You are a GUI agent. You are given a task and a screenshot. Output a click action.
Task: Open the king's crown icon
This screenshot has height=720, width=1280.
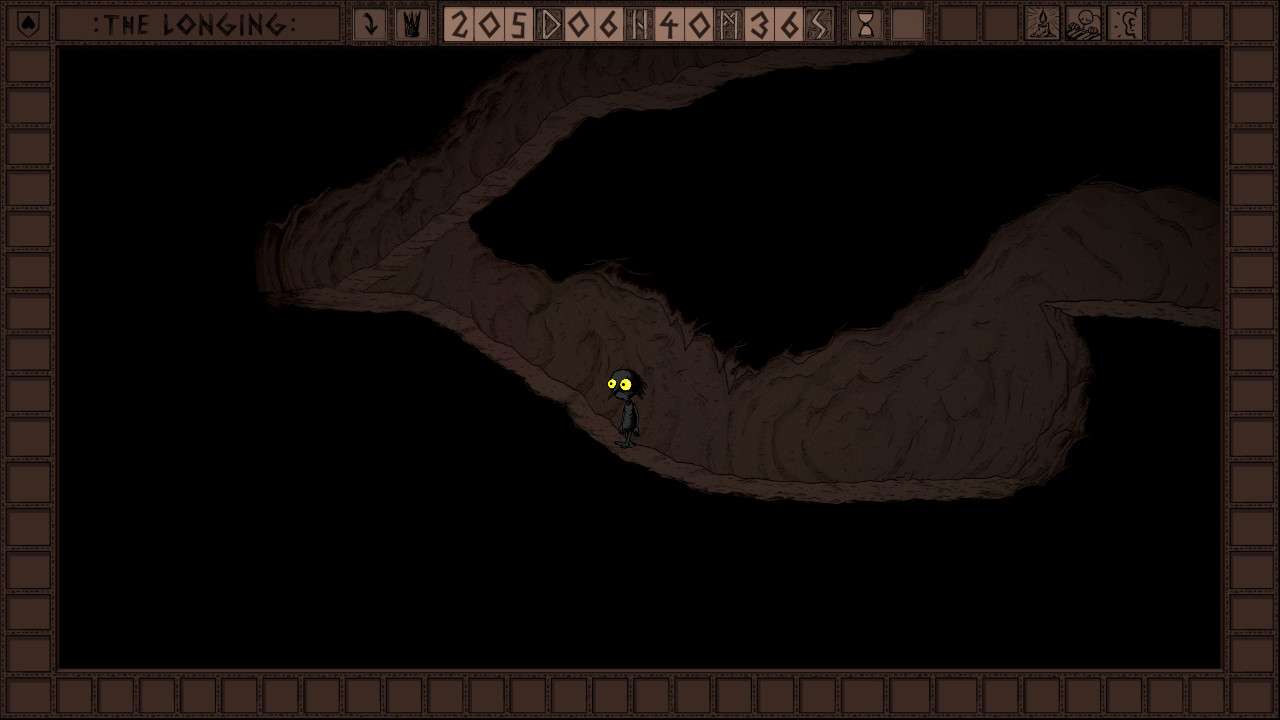411,24
